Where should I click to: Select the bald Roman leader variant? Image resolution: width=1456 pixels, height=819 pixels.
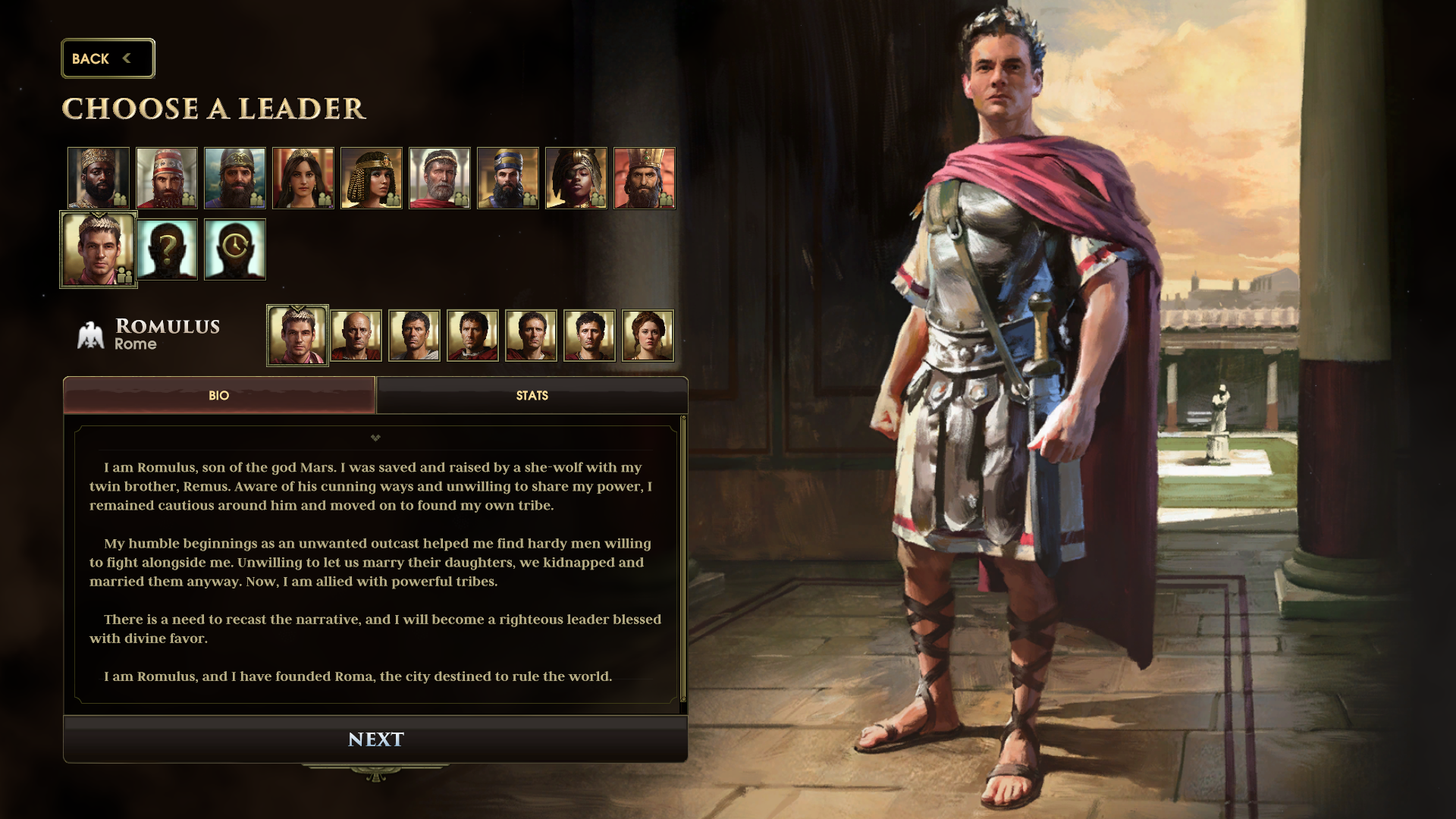pos(356,335)
